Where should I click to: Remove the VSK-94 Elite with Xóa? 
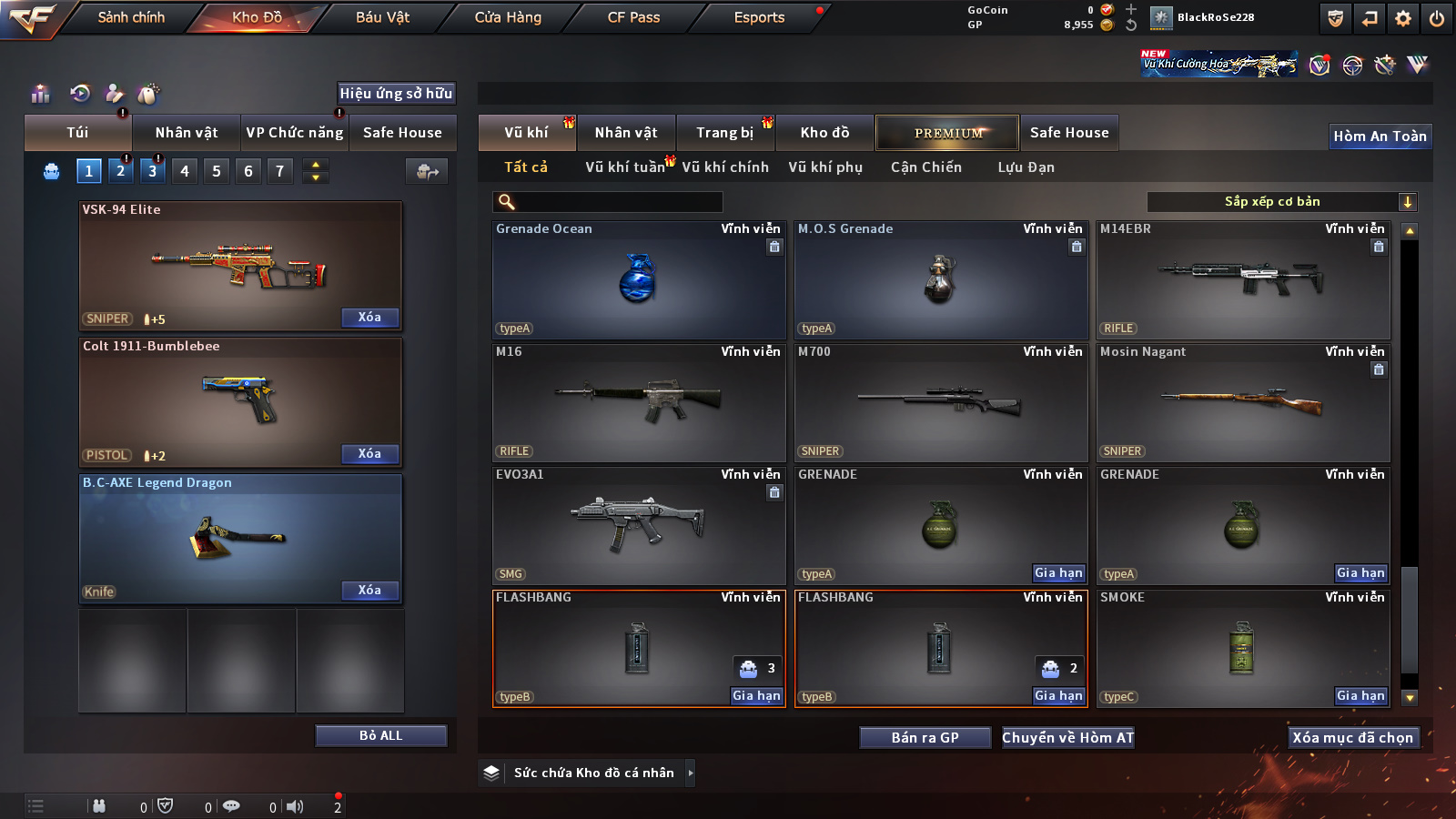point(369,318)
